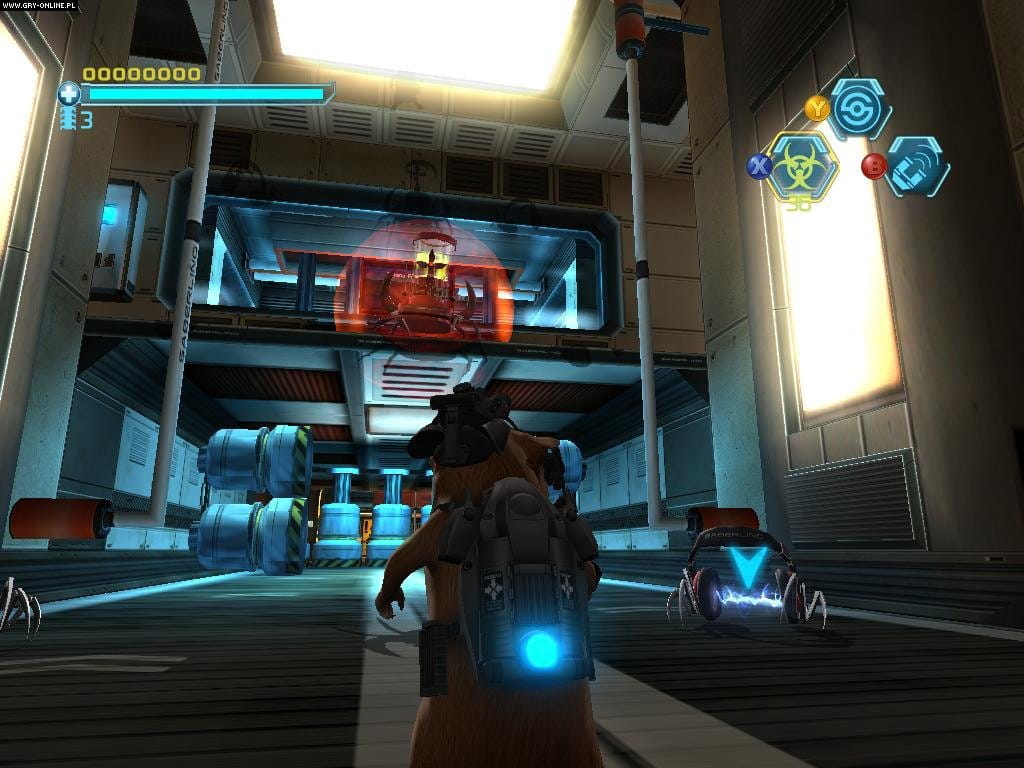Use the scanner signal gadget icon

click(916, 167)
